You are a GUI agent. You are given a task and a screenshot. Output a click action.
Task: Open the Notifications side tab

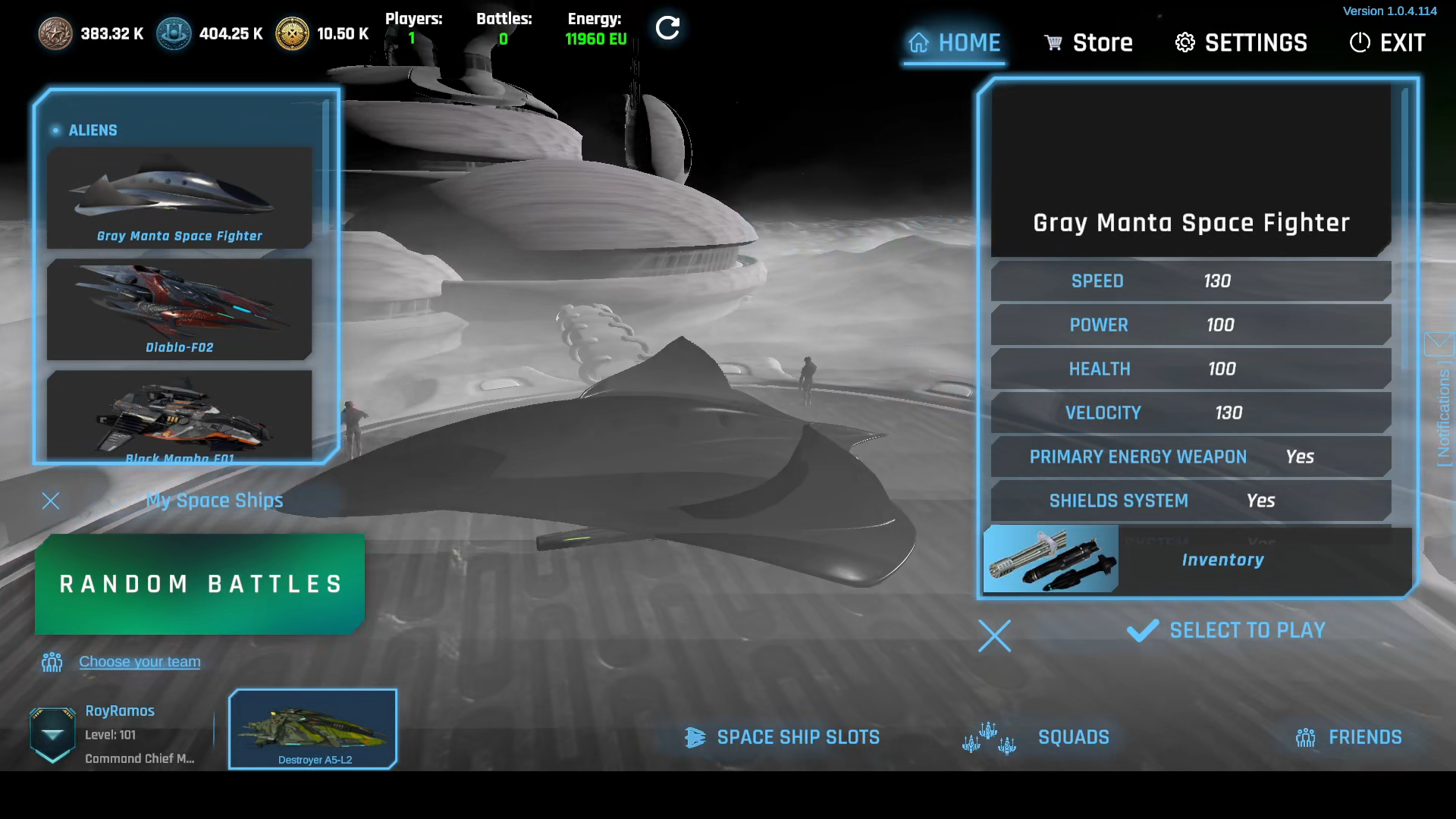(x=1442, y=402)
